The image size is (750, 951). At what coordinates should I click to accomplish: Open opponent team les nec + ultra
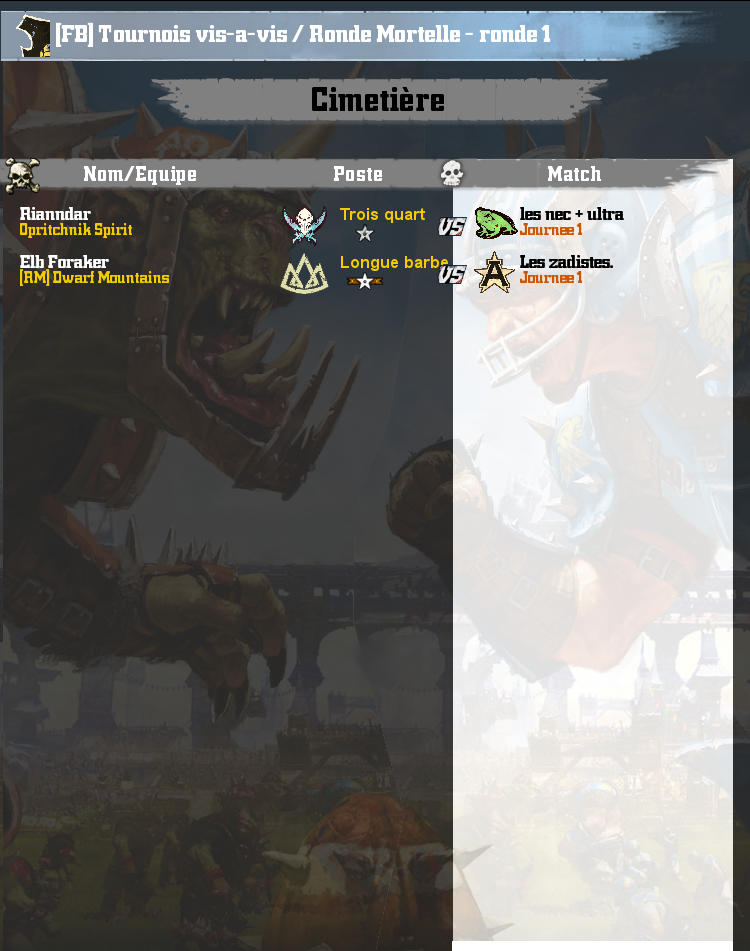coord(571,214)
